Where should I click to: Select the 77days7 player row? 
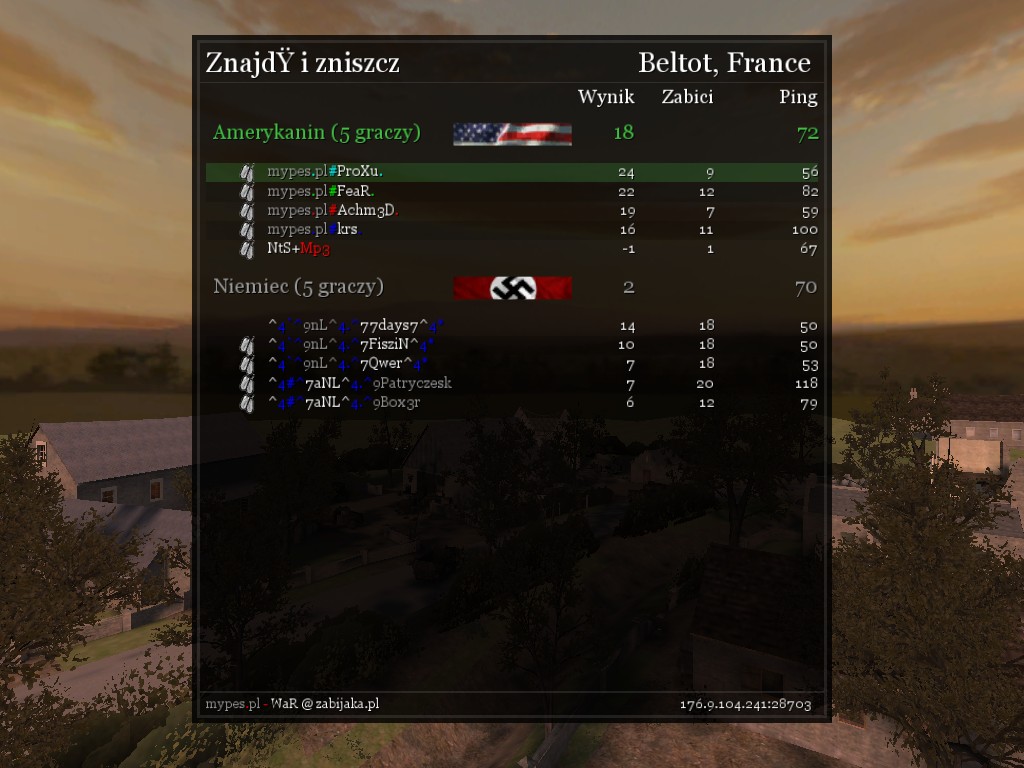512,325
